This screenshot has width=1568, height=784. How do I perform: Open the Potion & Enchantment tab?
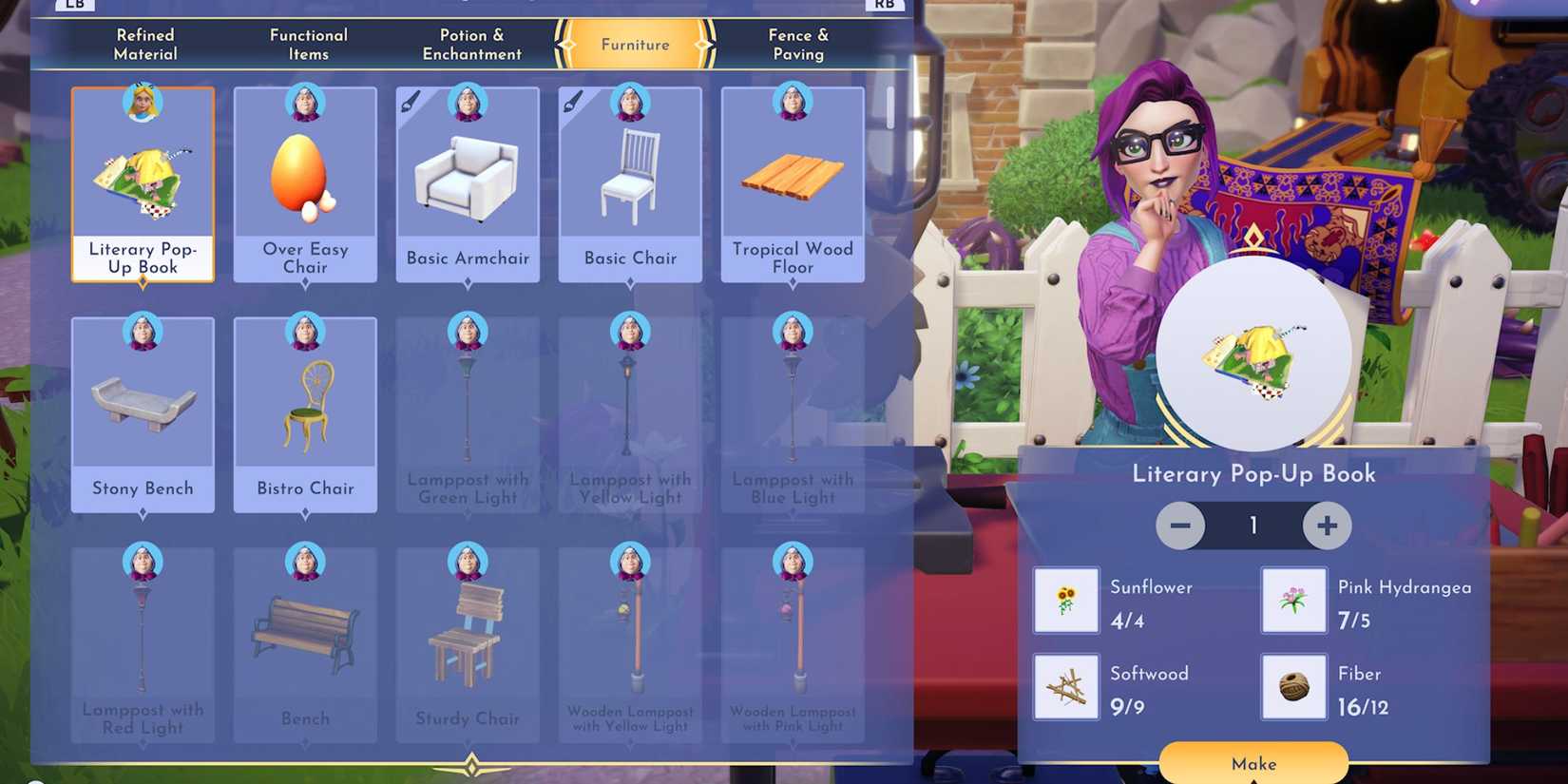[x=471, y=44]
